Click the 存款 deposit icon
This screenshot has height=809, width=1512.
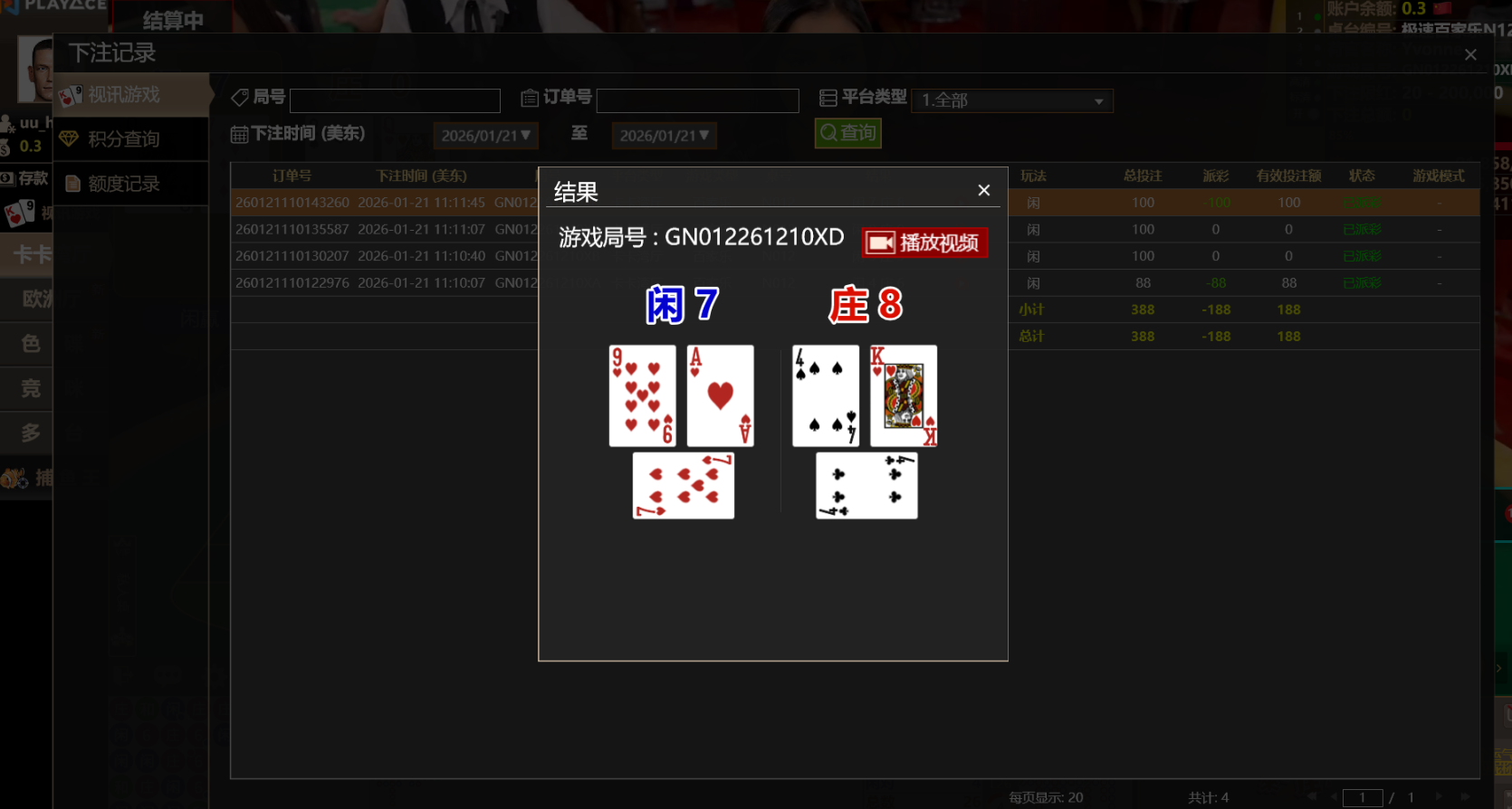pos(10,178)
